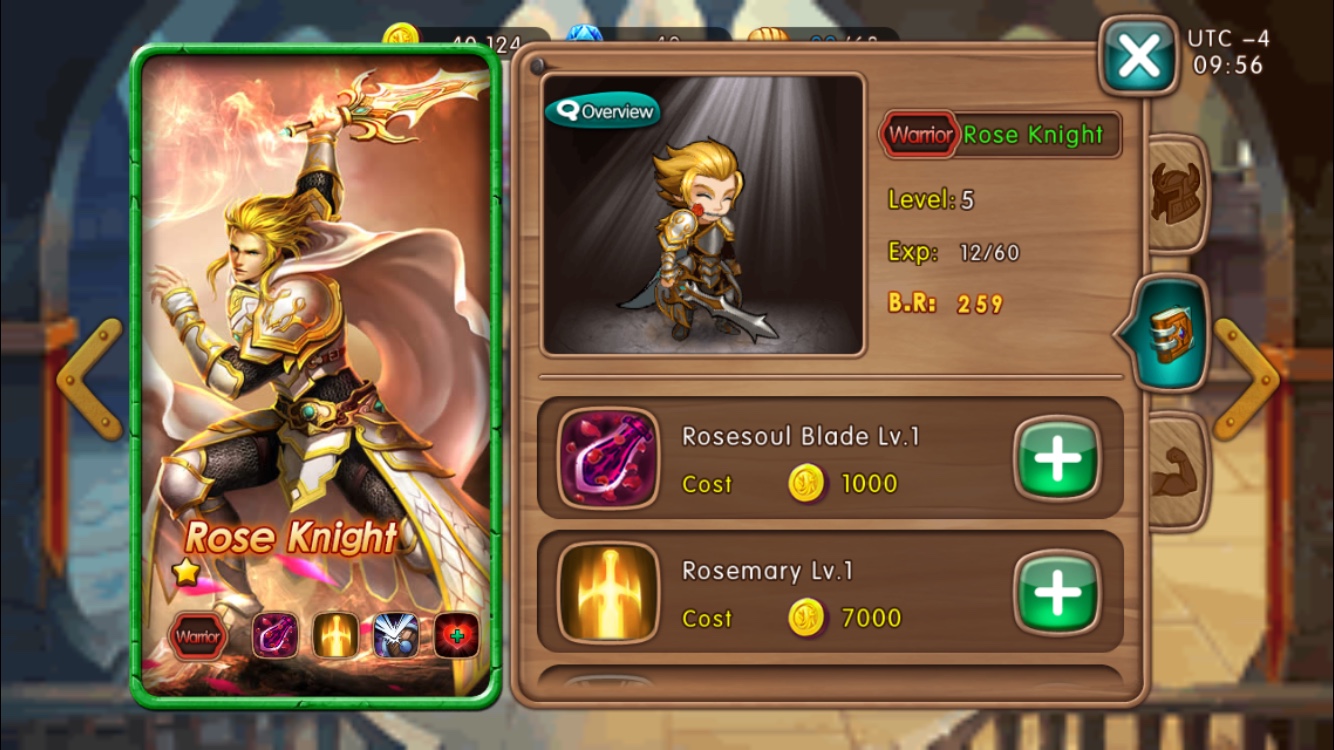Tap the red cross skill icon on card

pyautogui.click(x=456, y=636)
